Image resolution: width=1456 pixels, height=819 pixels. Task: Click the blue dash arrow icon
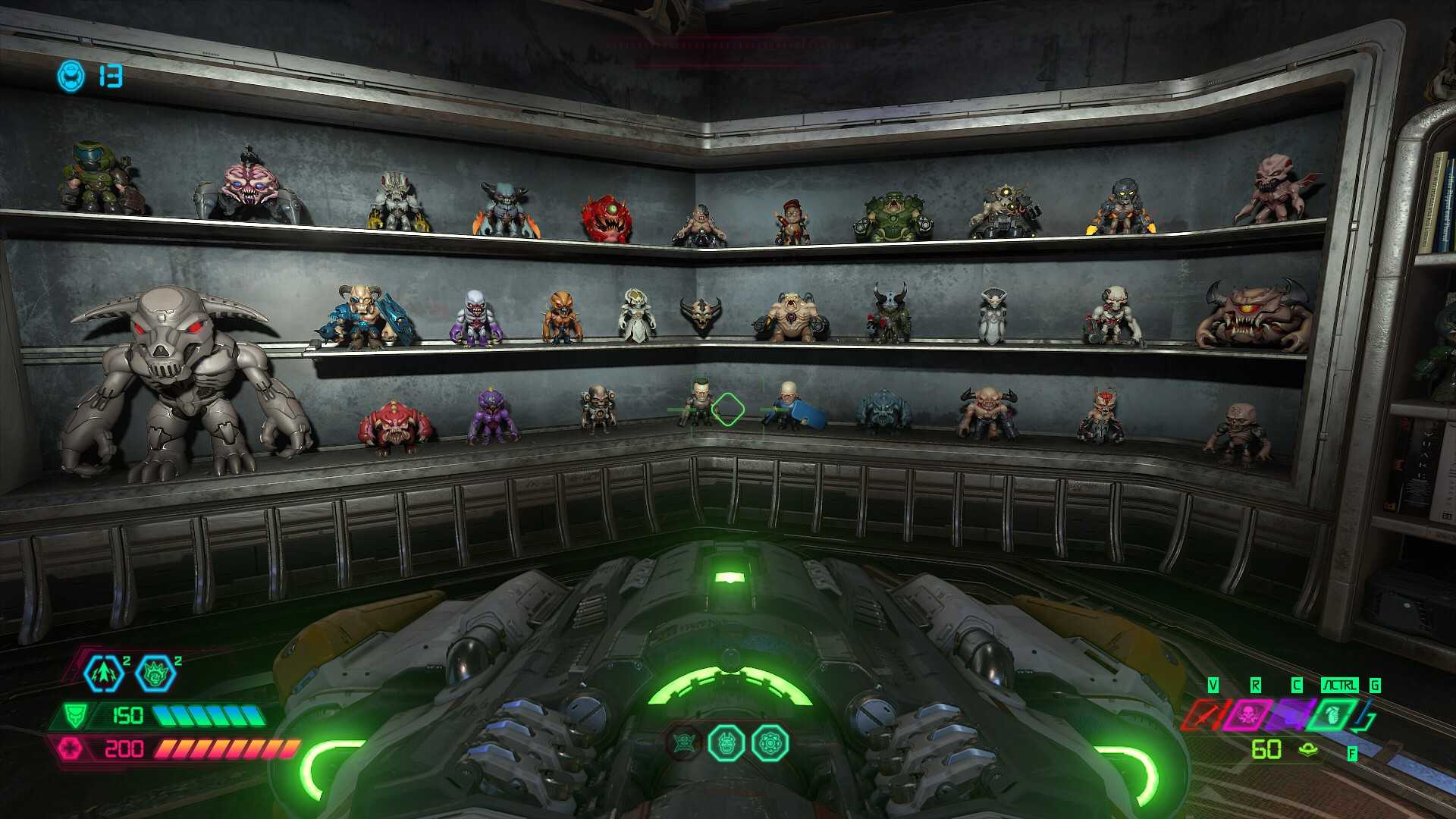102,673
